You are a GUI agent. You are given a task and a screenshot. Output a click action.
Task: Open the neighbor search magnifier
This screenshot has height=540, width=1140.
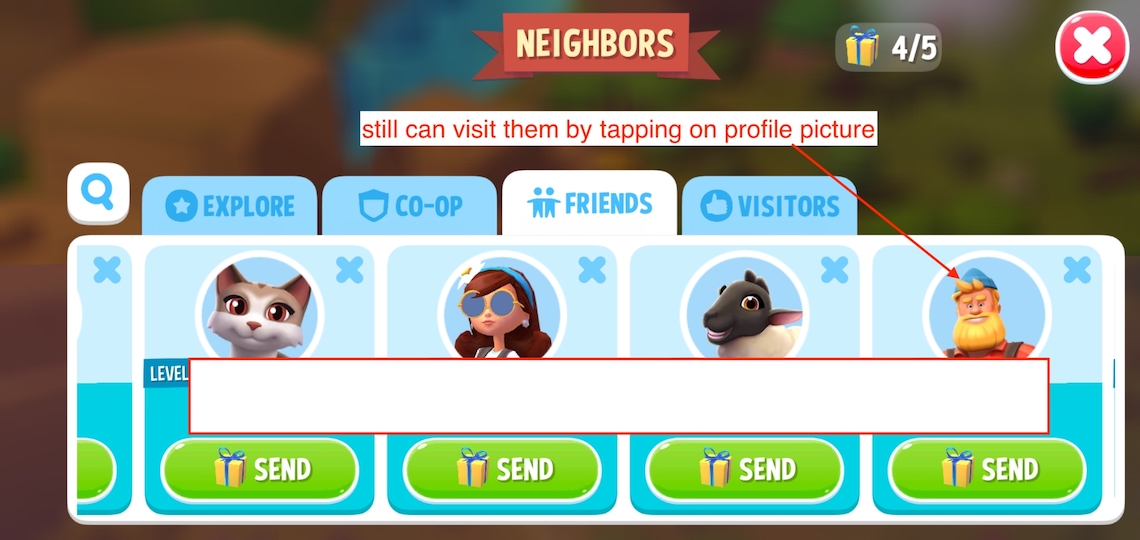98,192
